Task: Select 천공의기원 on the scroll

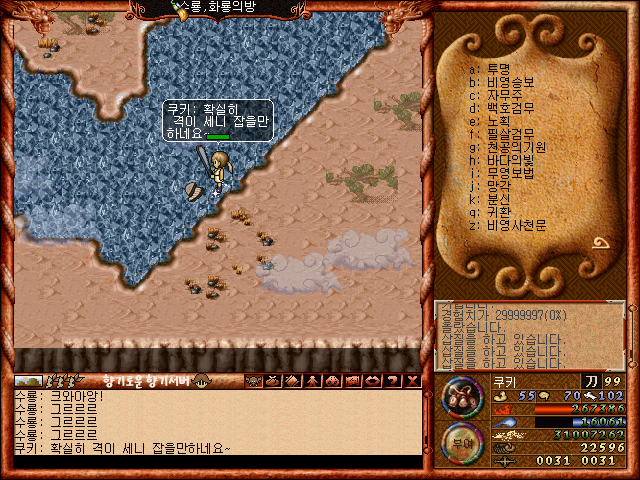Action: click(512, 147)
